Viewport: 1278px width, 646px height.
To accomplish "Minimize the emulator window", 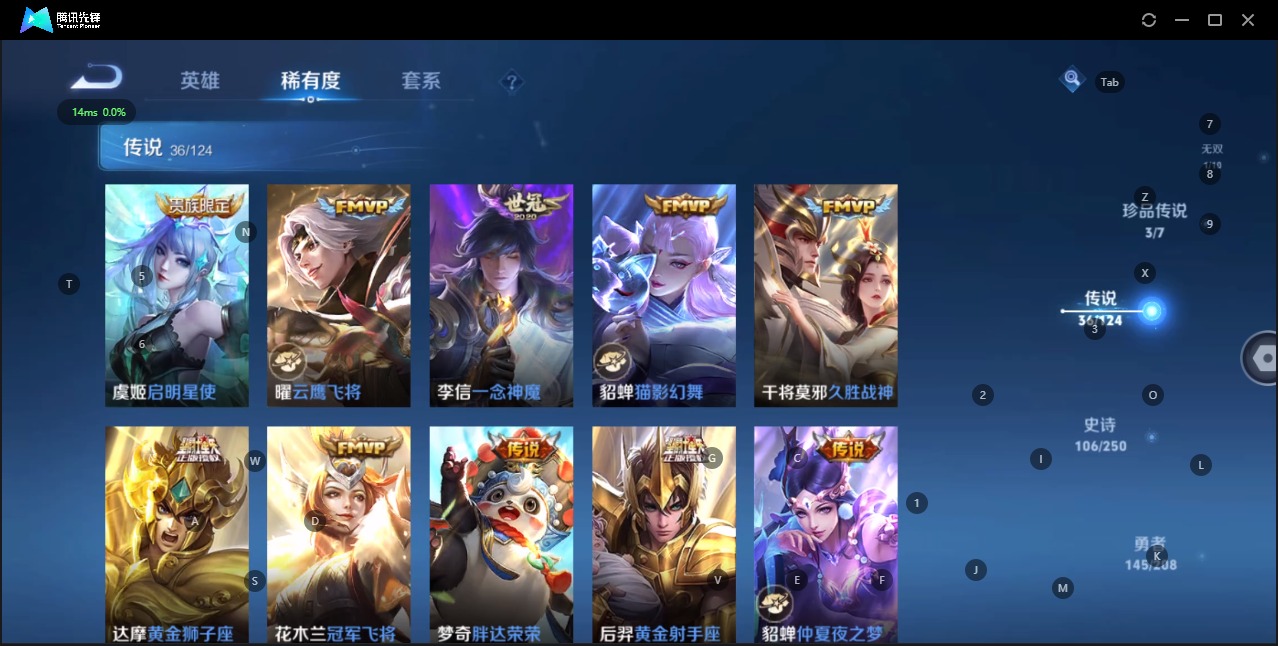I will [x=1182, y=20].
